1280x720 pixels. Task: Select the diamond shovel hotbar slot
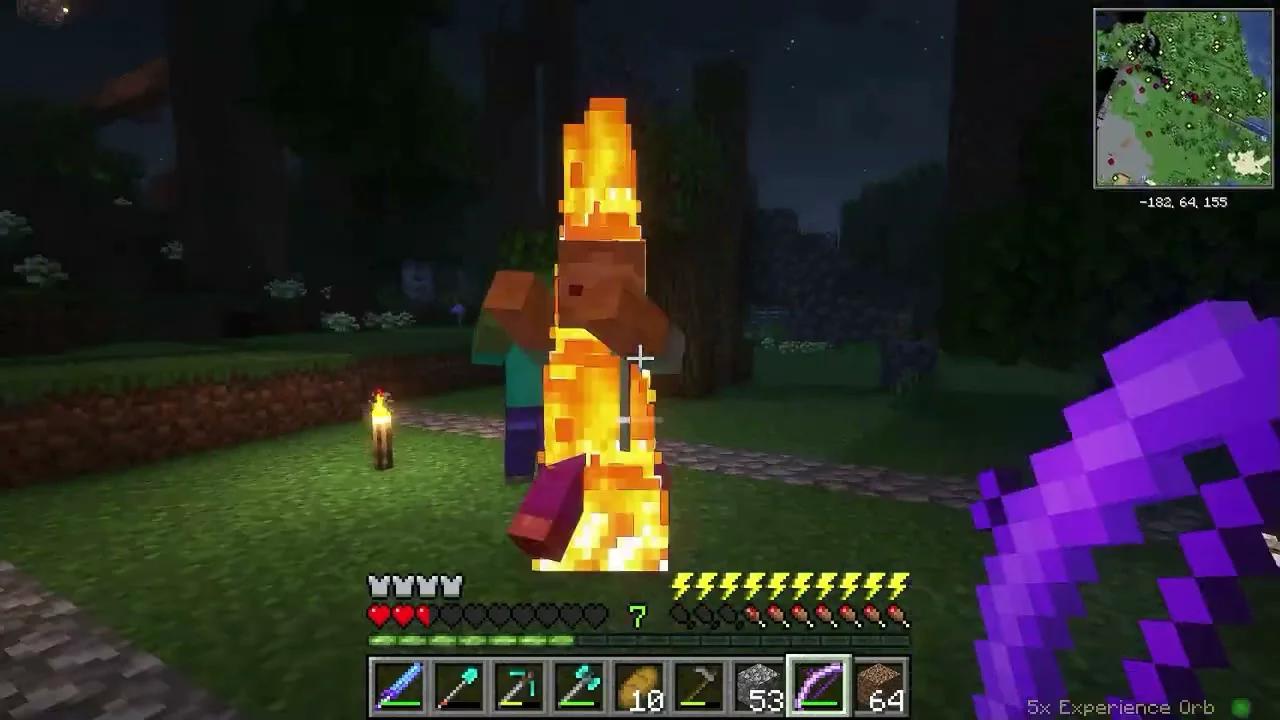click(x=458, y=685)
